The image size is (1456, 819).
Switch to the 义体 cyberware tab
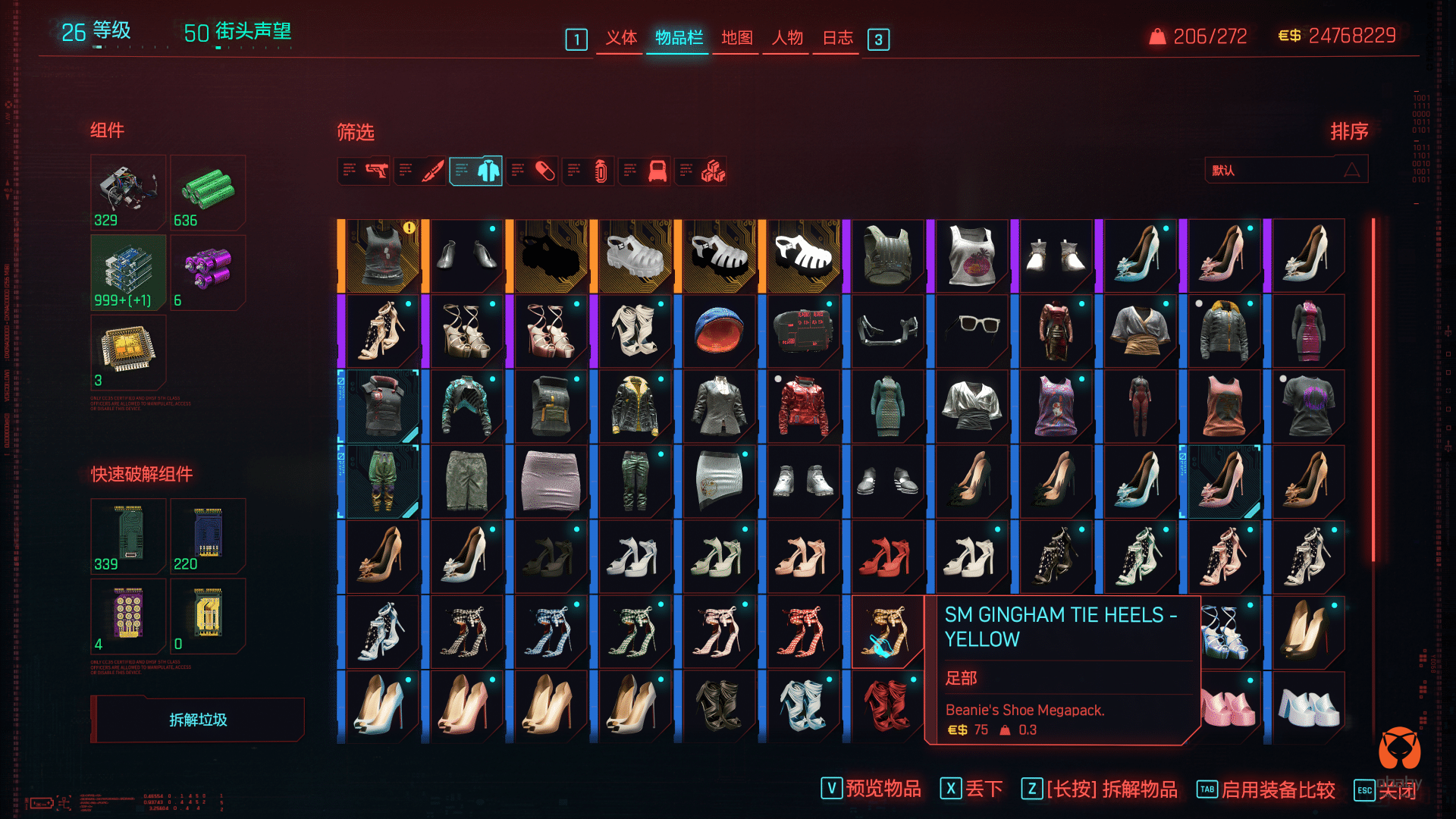(620, 38)
